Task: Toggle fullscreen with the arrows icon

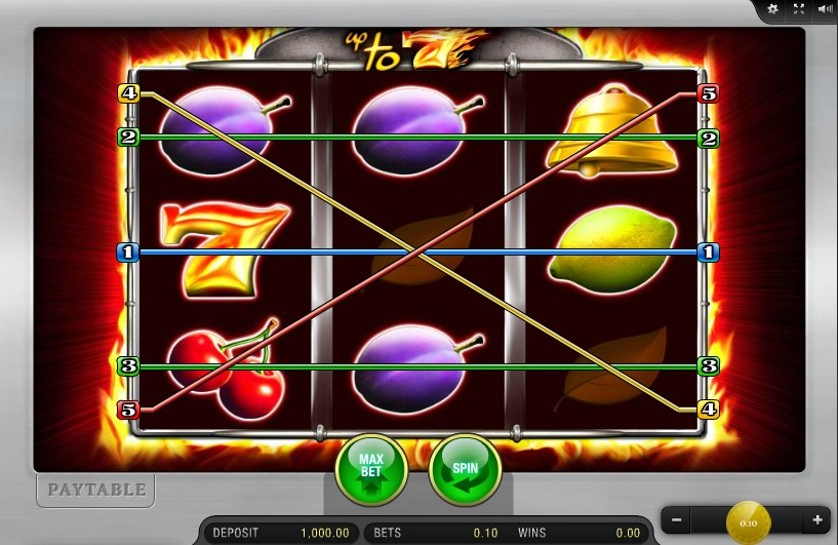Action: [x=798, y=9]
